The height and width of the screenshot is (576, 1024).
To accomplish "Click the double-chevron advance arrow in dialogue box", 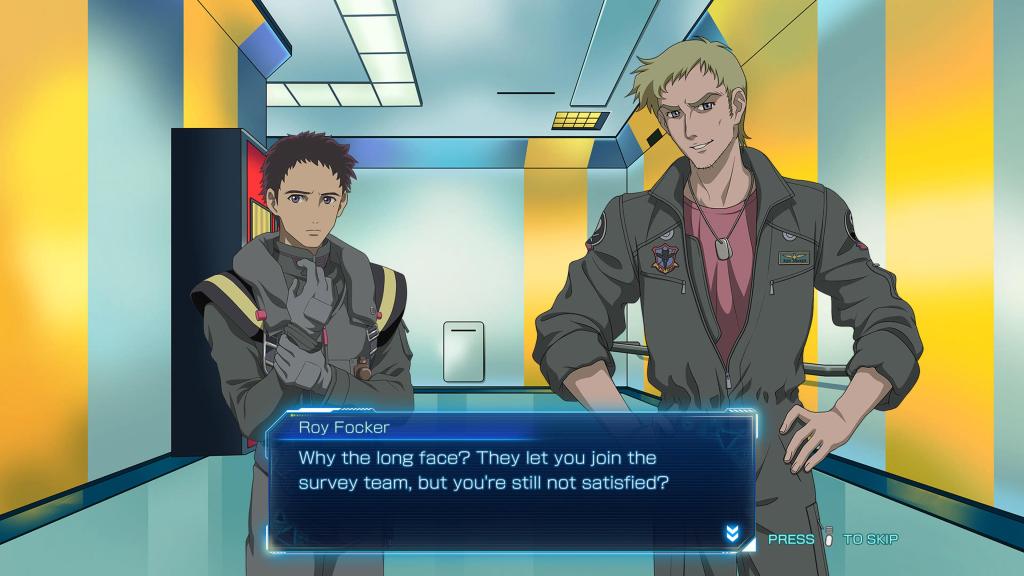I will tap(732, 534).
